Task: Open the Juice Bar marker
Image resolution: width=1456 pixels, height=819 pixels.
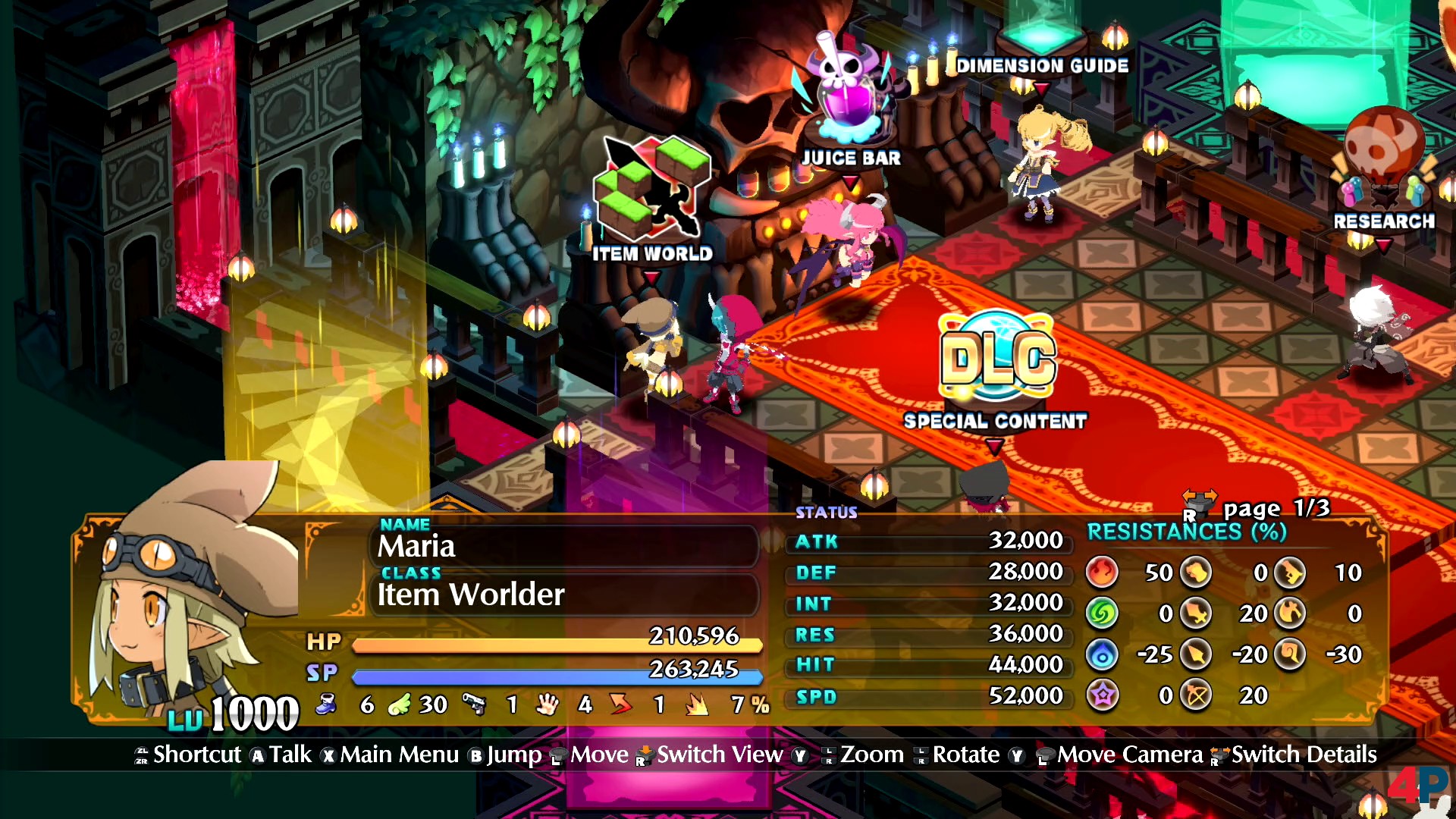Action: 851,158
